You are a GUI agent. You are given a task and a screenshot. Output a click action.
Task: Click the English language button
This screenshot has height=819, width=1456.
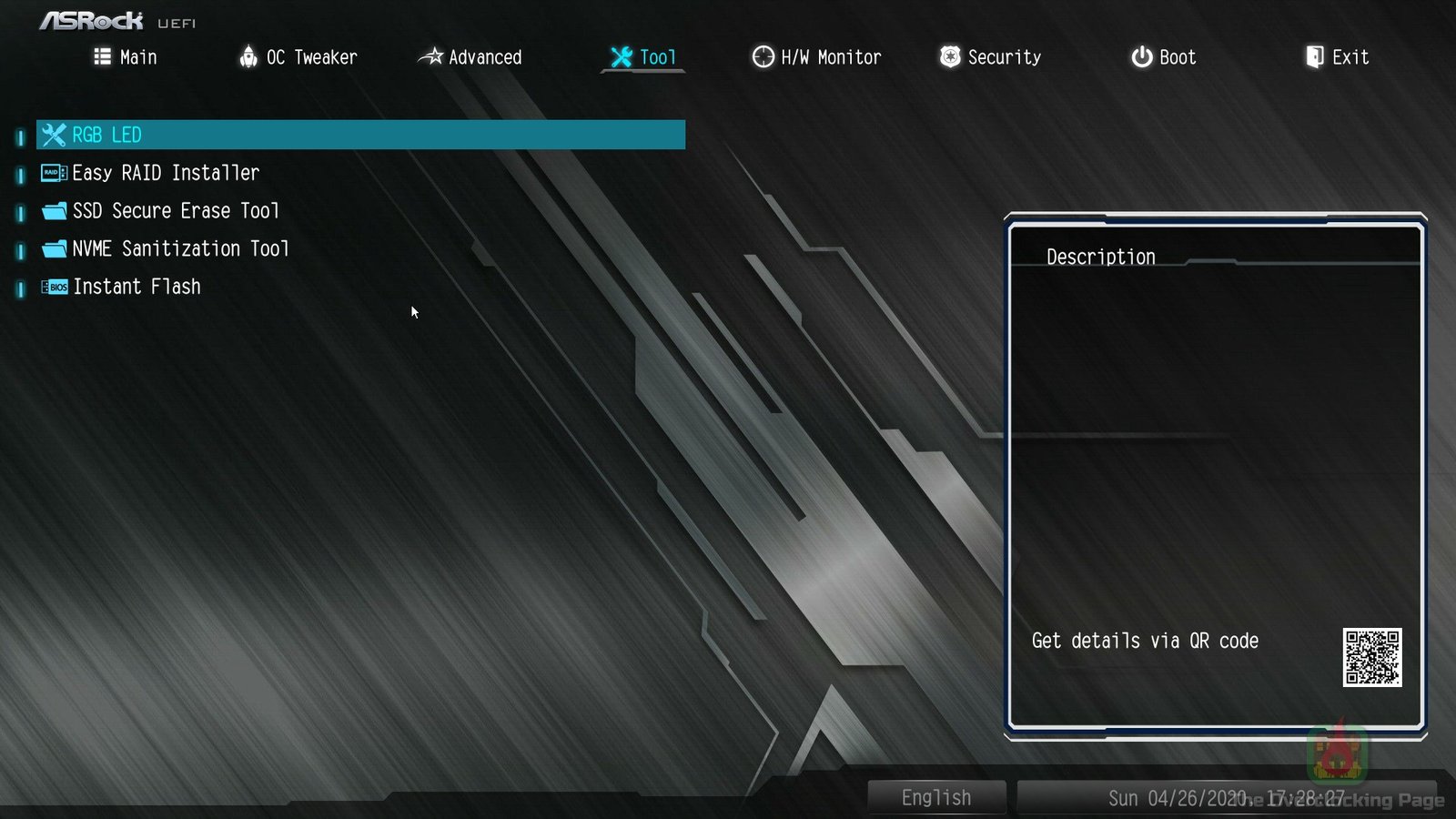coord(936,798)
